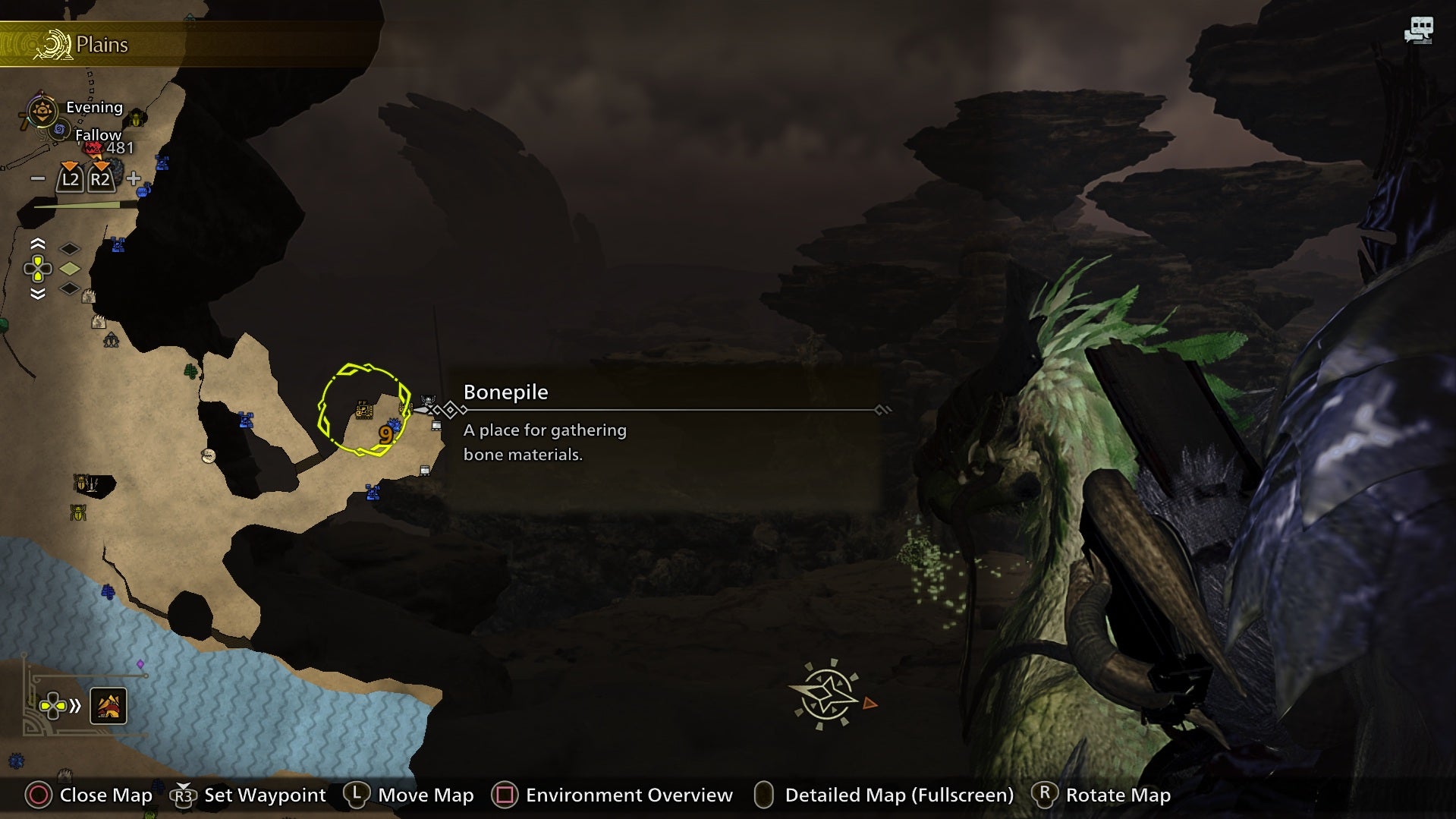This screenshot has width=1456, height=819.
Task: Open the online session icon
Action: (1418, 30)
